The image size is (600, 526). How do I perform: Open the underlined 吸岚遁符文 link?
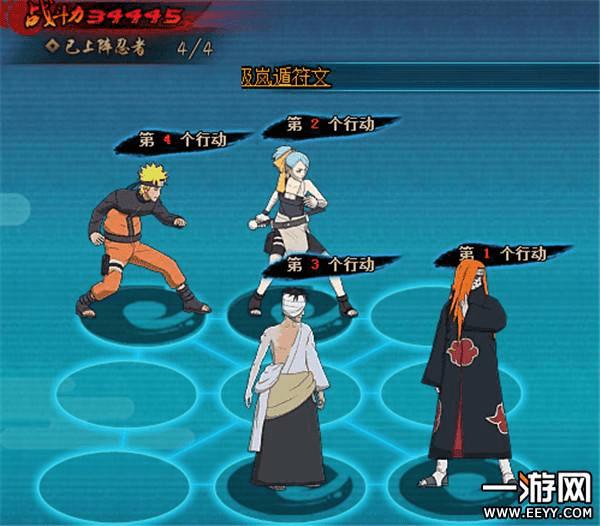click(285, 77)
